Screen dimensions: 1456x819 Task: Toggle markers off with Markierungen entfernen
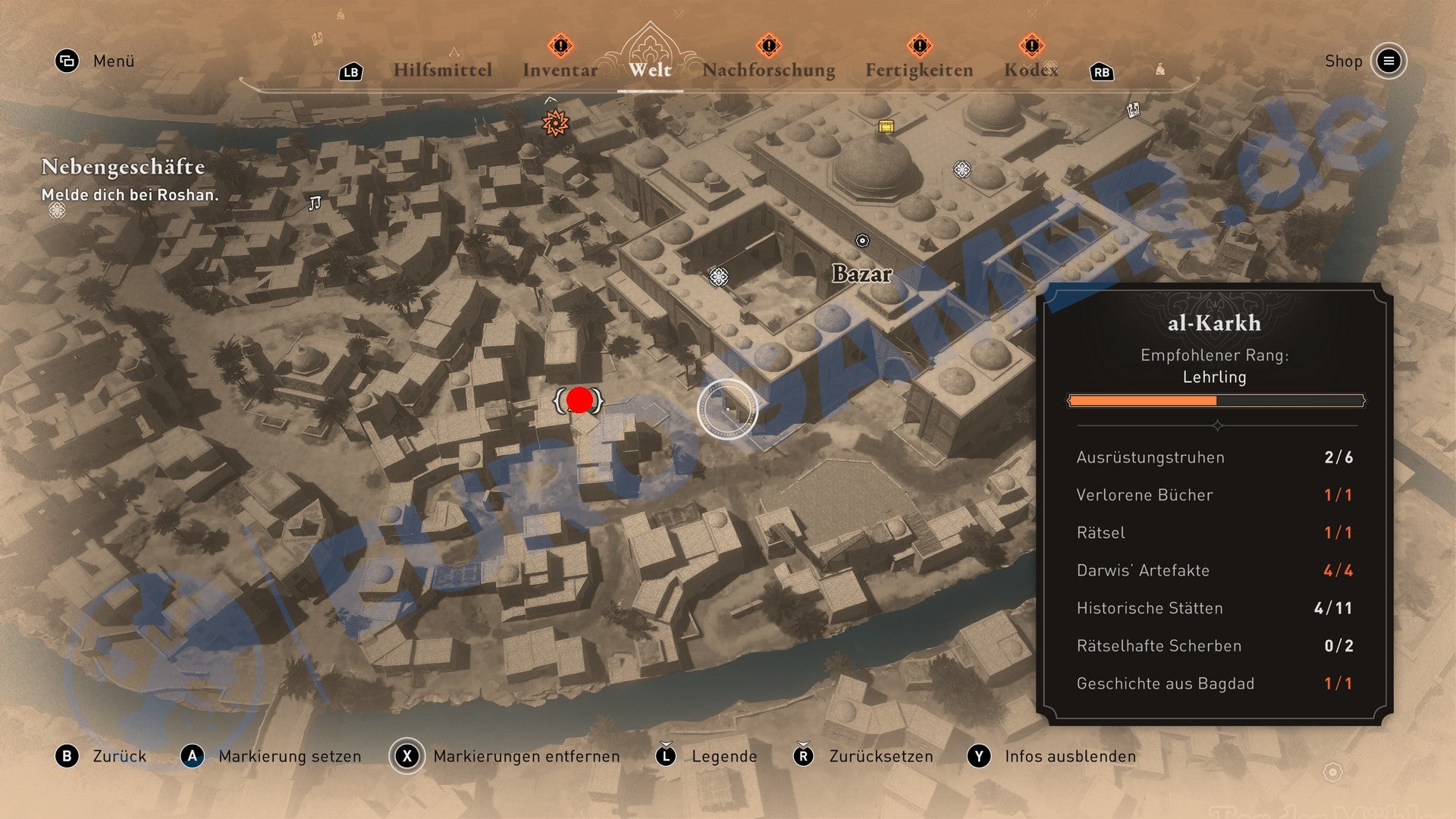[526, 756]
